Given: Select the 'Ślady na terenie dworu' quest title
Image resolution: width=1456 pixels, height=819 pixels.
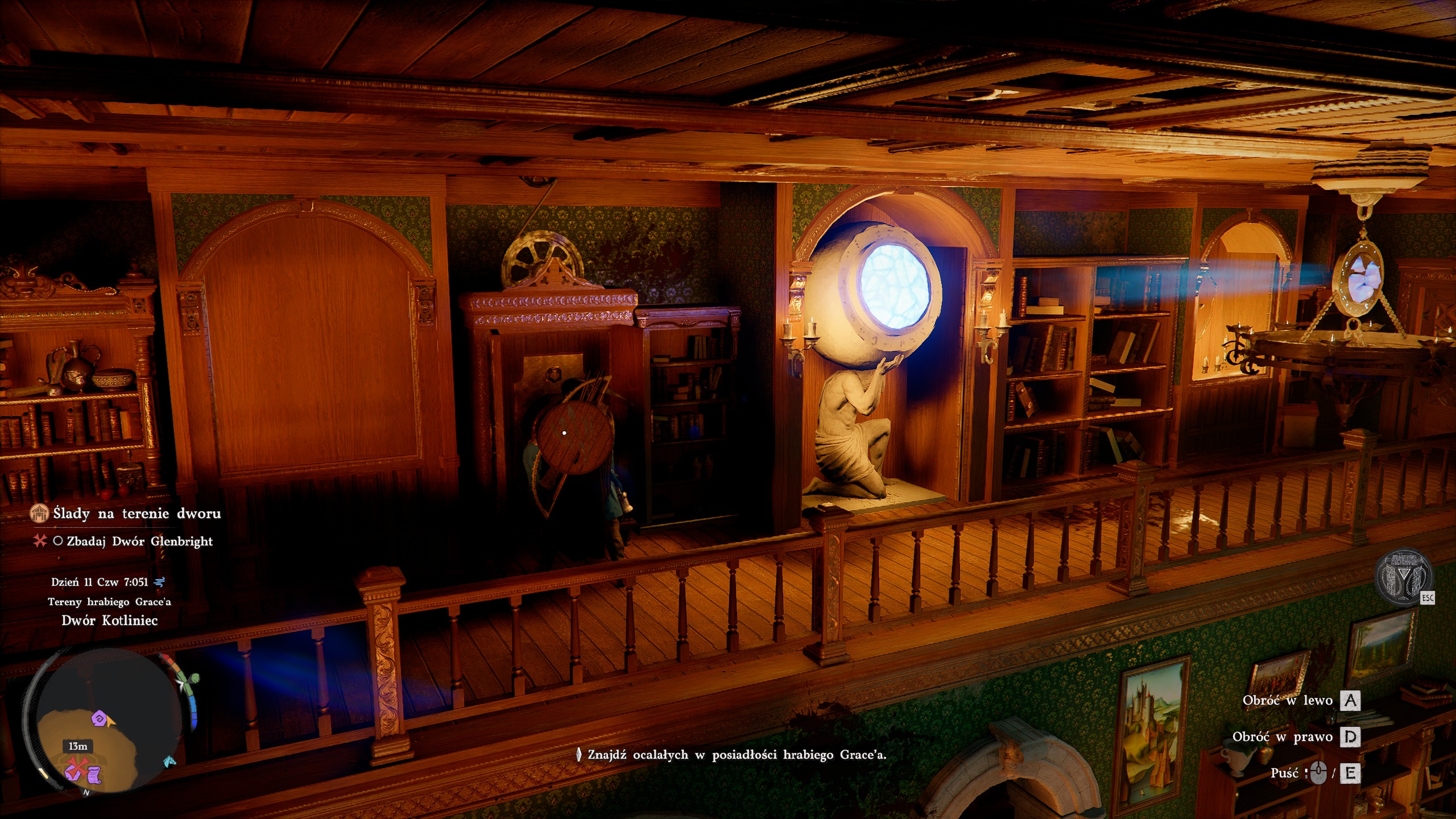Looking at the screenshot, I should click(136, 514).
